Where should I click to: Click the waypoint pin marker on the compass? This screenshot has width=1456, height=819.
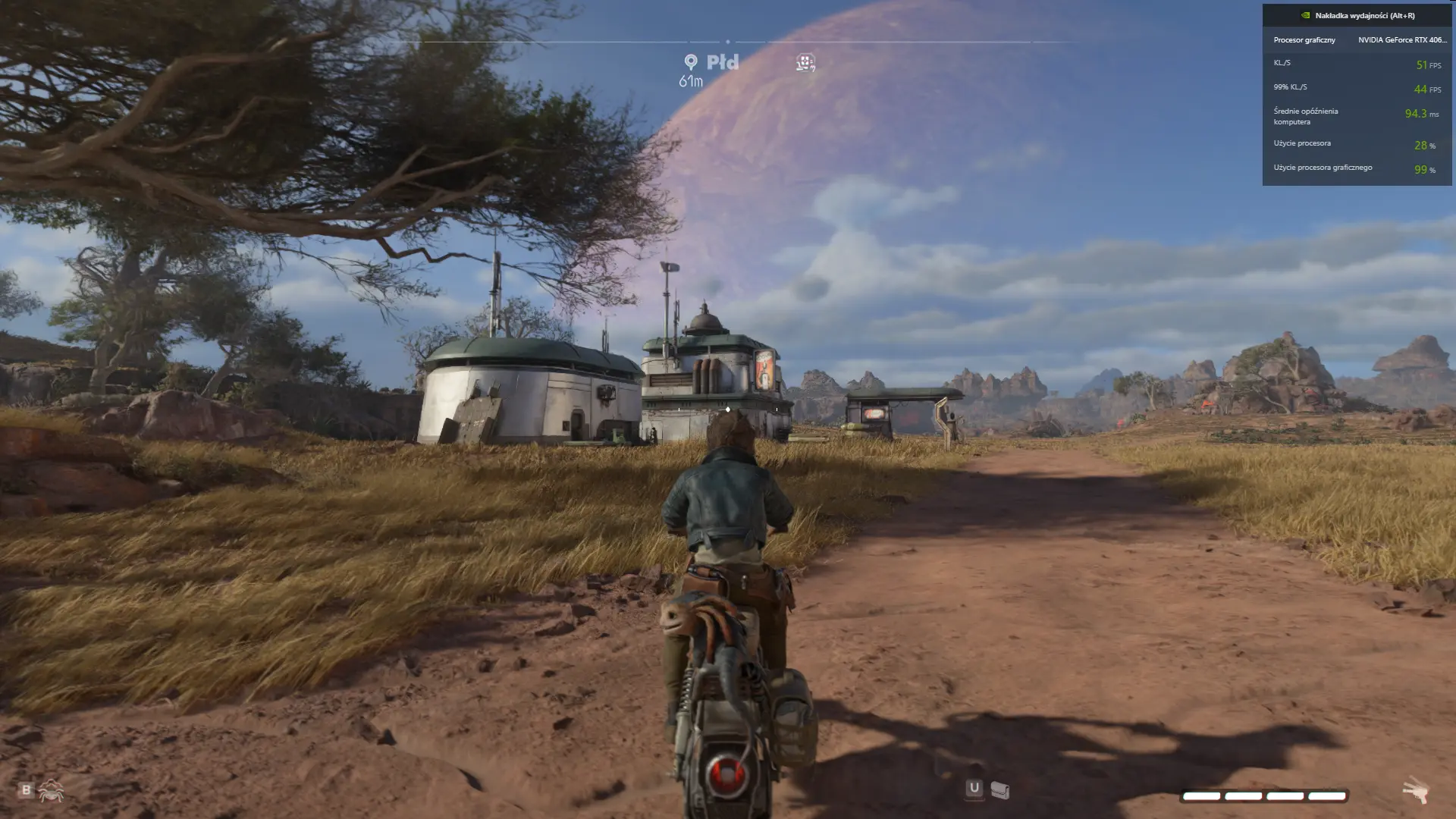click(x=690, y=61)
